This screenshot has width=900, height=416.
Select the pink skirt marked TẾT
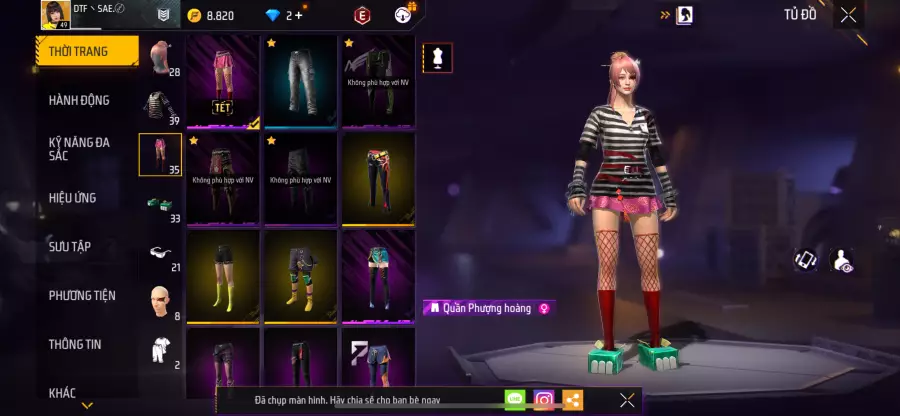[x=223, y=82]
